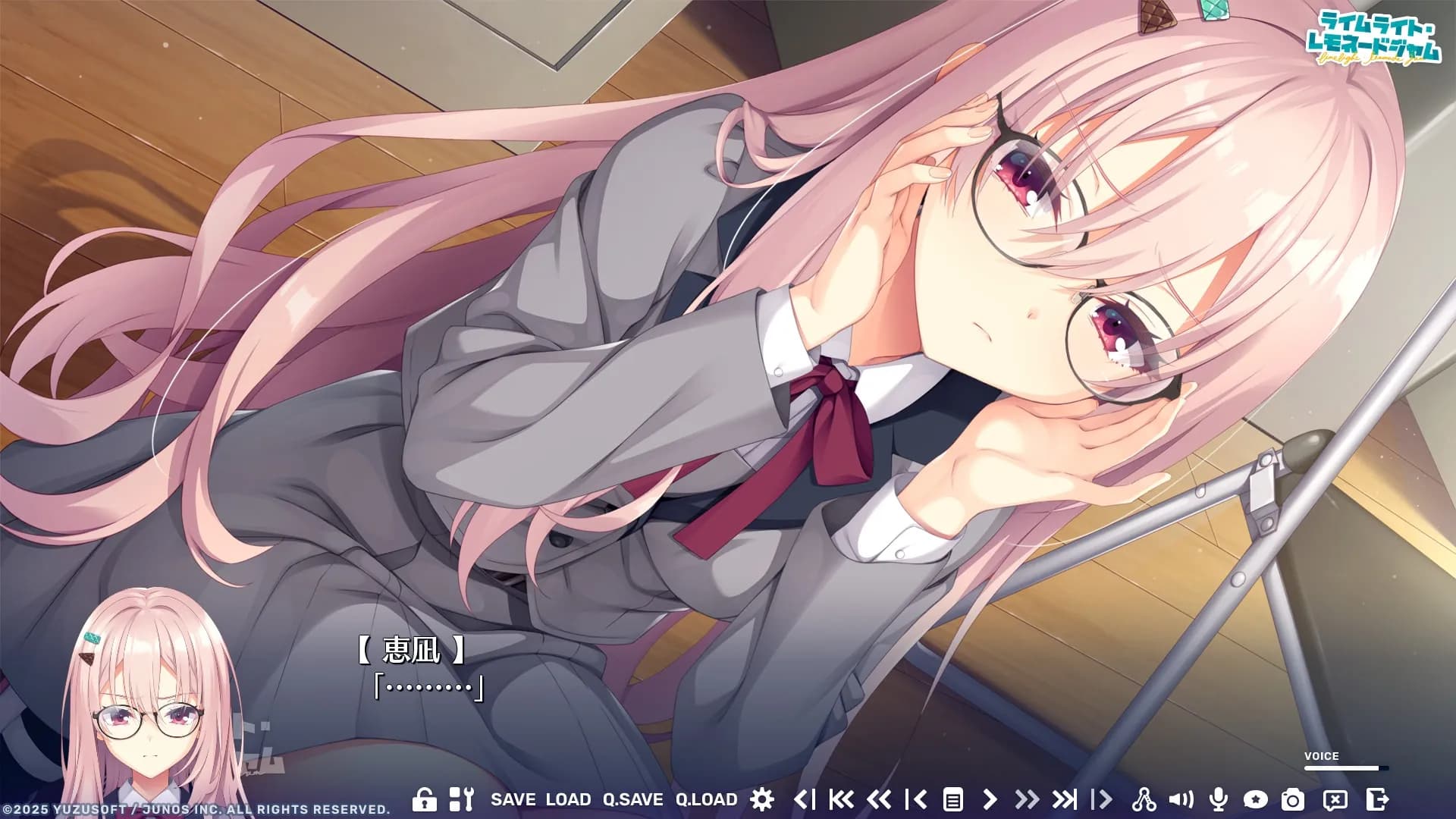Enable skip mode with the fast-forward icon
The image size is (1456, 819).
pyautogui.click(x=1028, y=799)
